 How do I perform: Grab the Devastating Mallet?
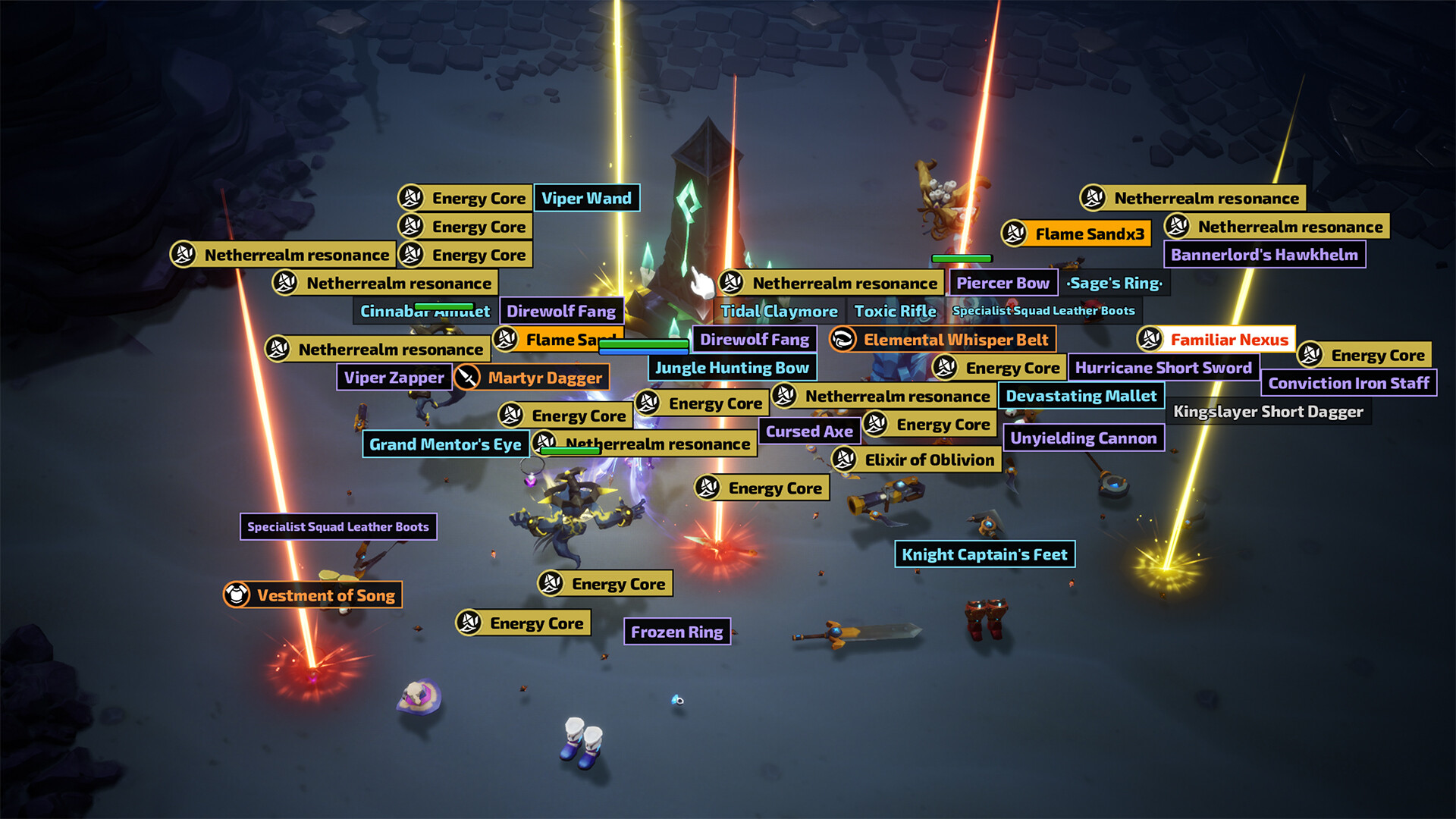point(1082,395)
